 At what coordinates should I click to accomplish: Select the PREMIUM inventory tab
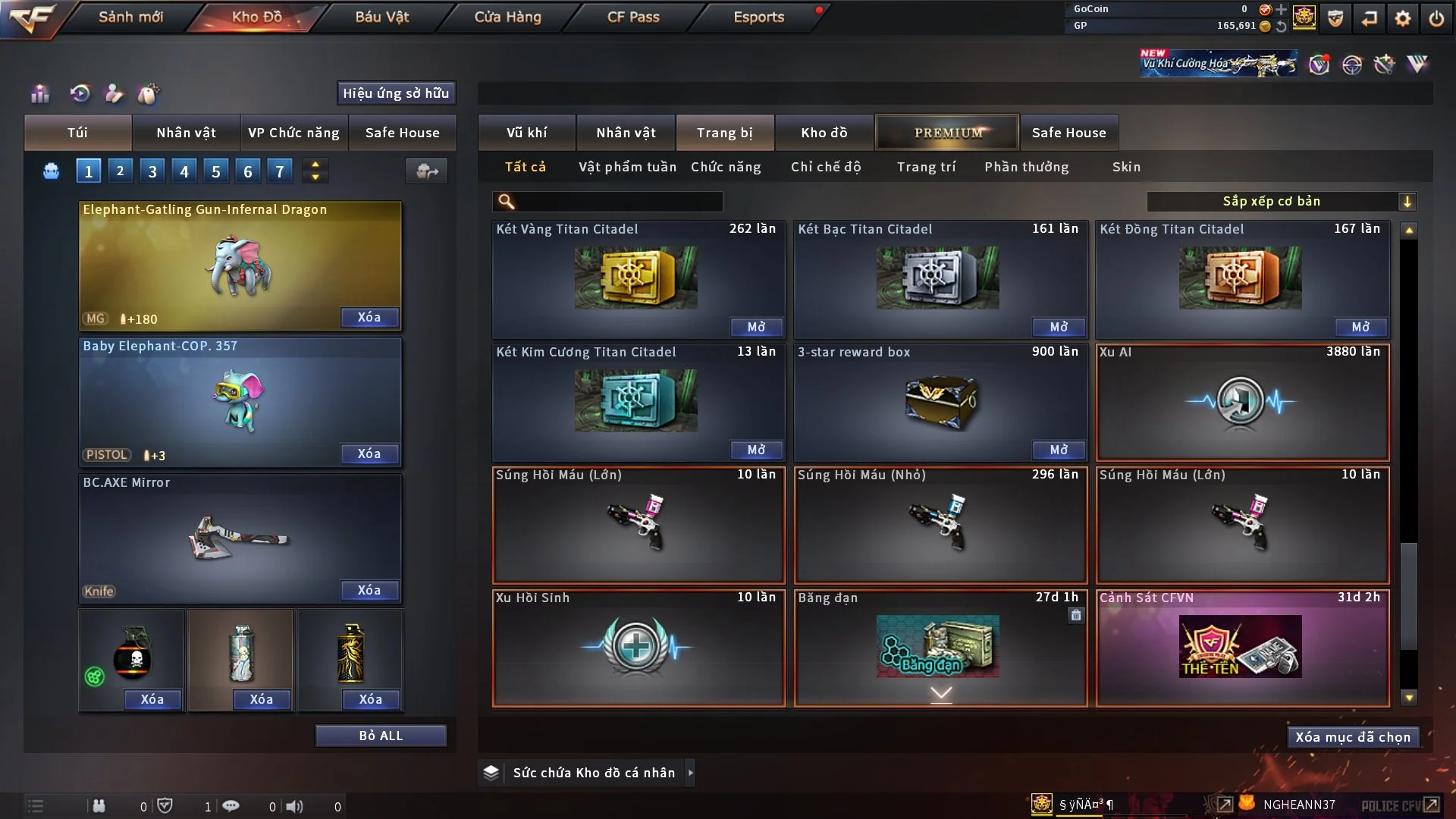(947, 133)
